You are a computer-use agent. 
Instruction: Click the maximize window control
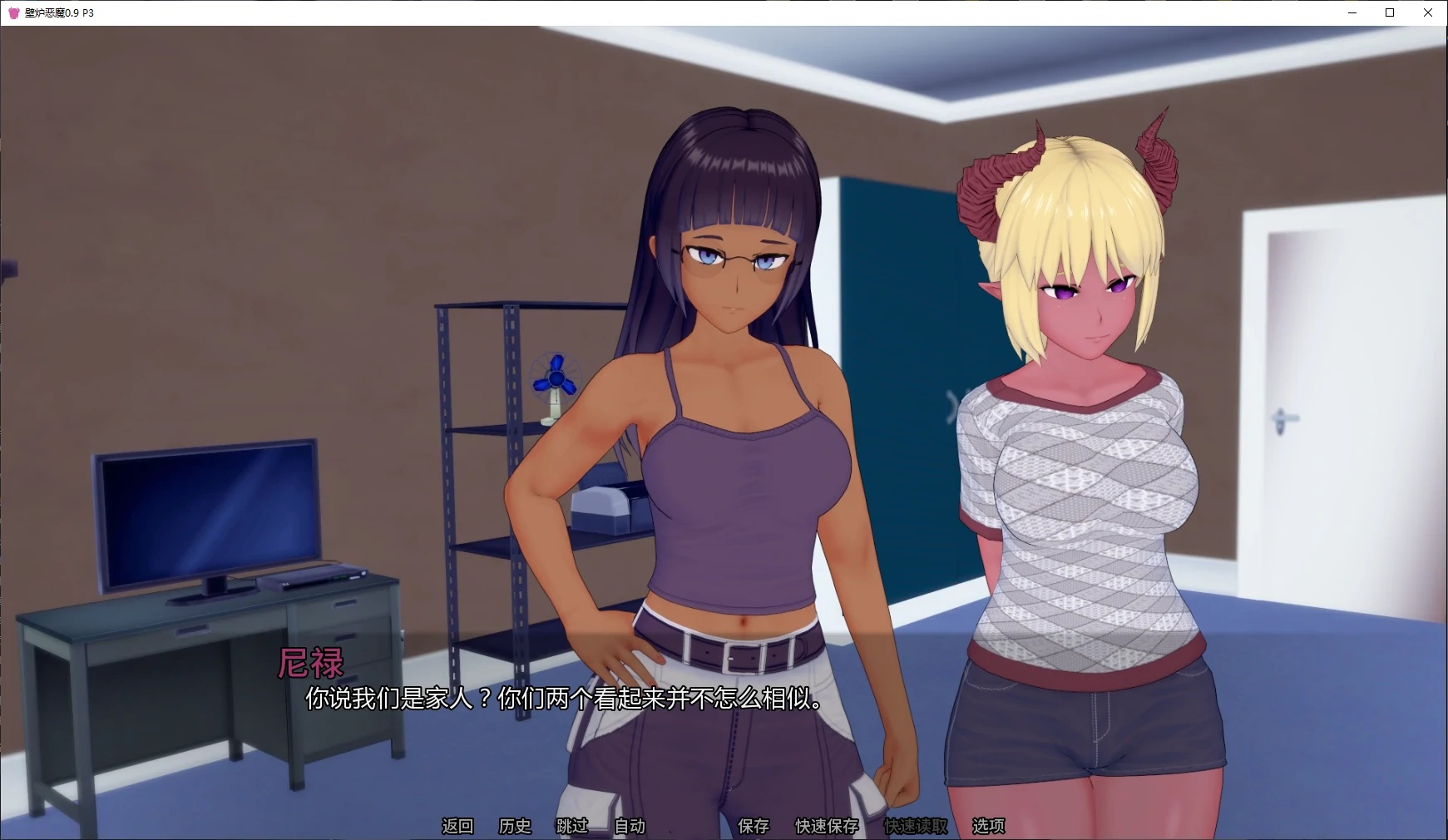pos(1388,12)
